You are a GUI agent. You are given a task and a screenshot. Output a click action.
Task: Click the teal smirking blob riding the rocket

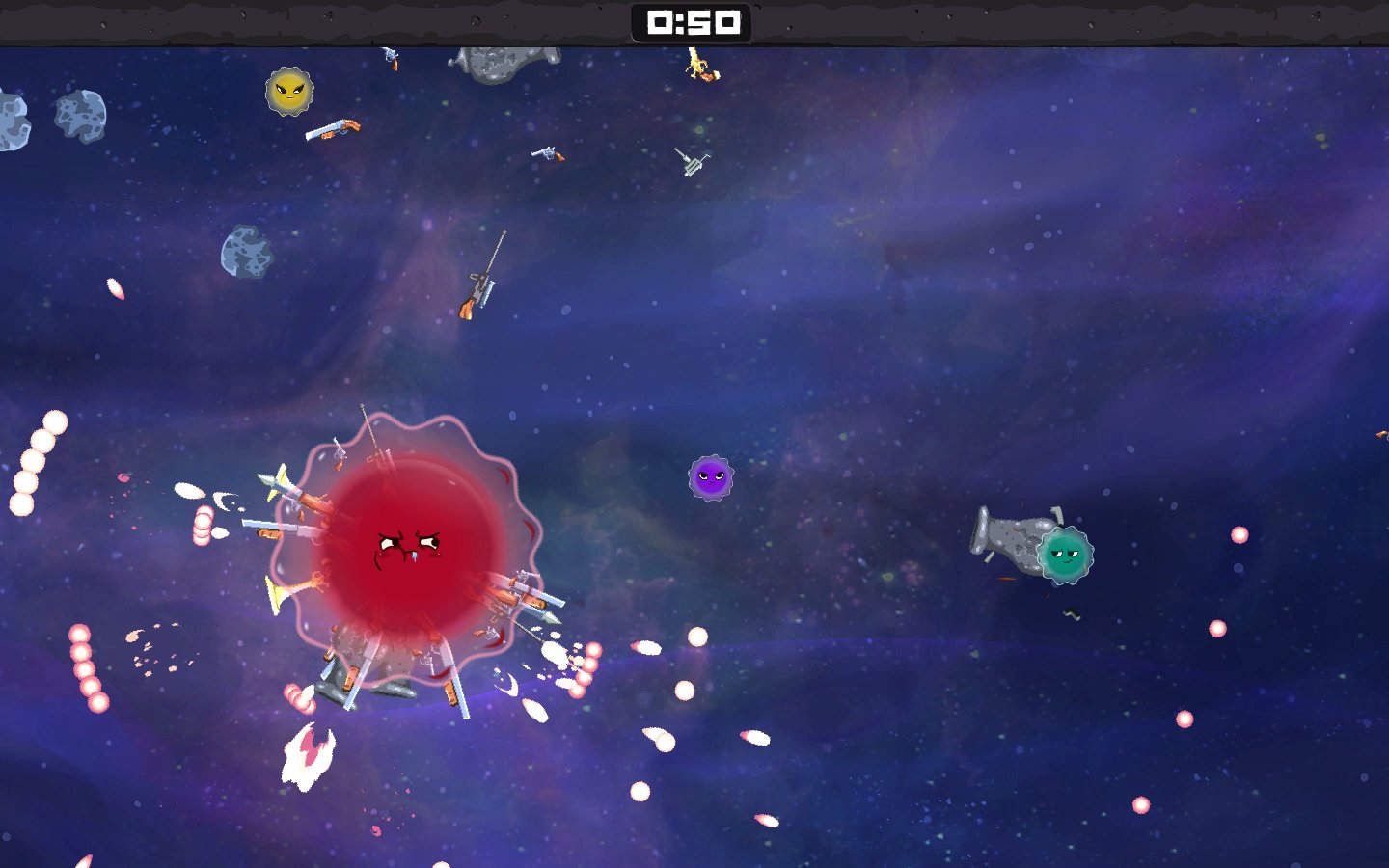[x=1064, y=556]
